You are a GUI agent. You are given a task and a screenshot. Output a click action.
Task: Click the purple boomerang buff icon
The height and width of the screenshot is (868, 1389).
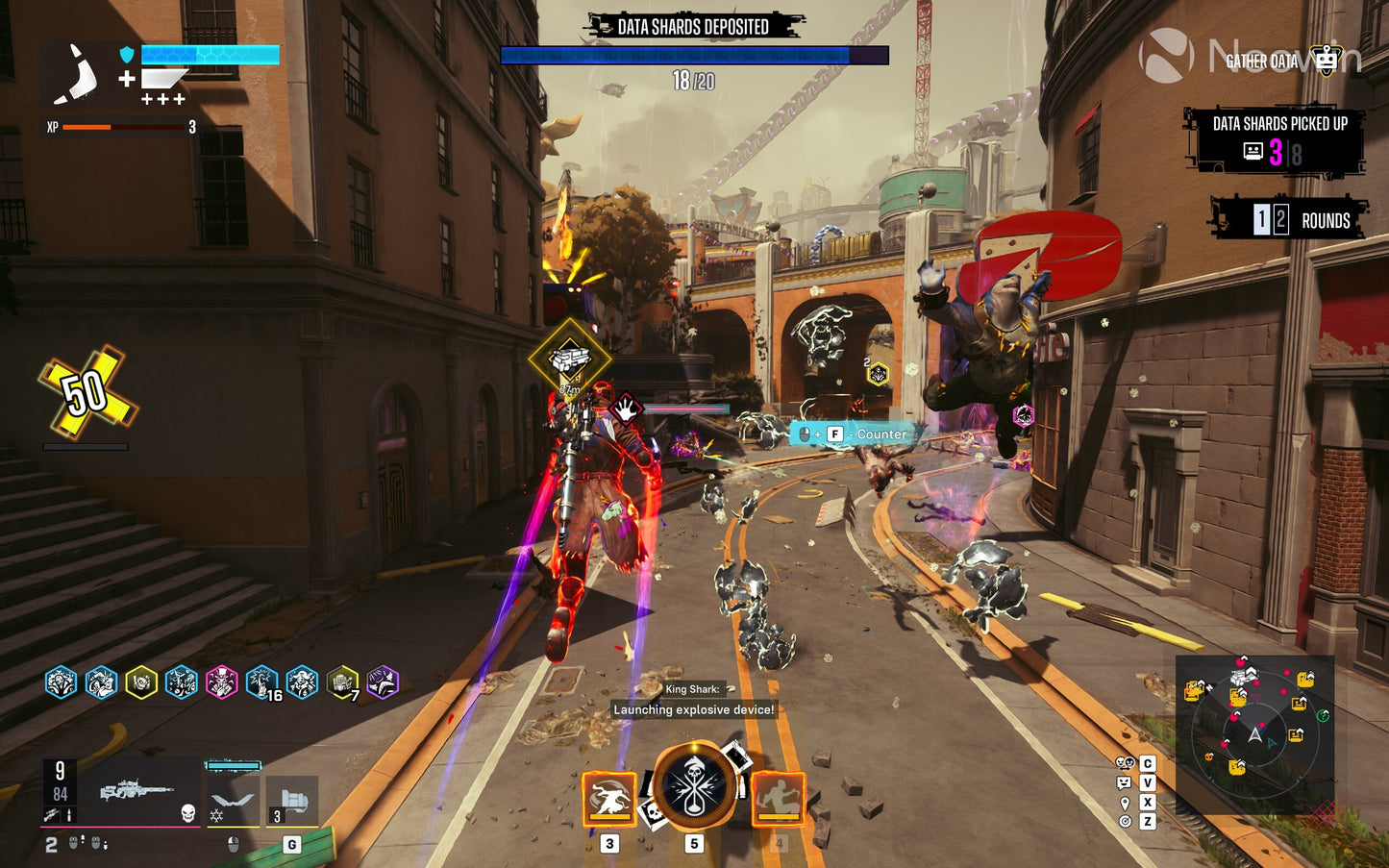(x=382, y=682)
